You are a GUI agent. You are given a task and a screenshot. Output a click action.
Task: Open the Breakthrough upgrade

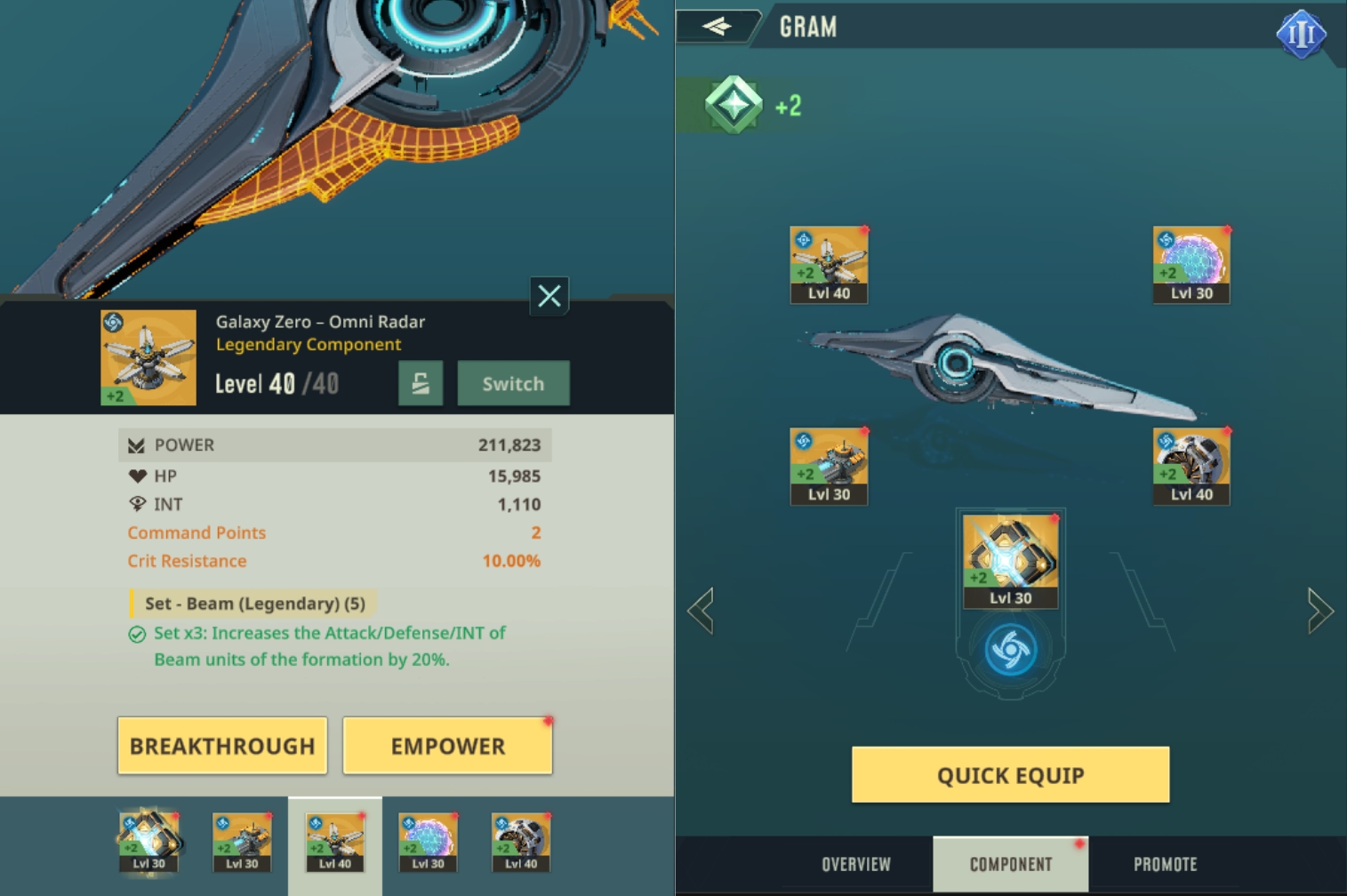pos(222,745)
